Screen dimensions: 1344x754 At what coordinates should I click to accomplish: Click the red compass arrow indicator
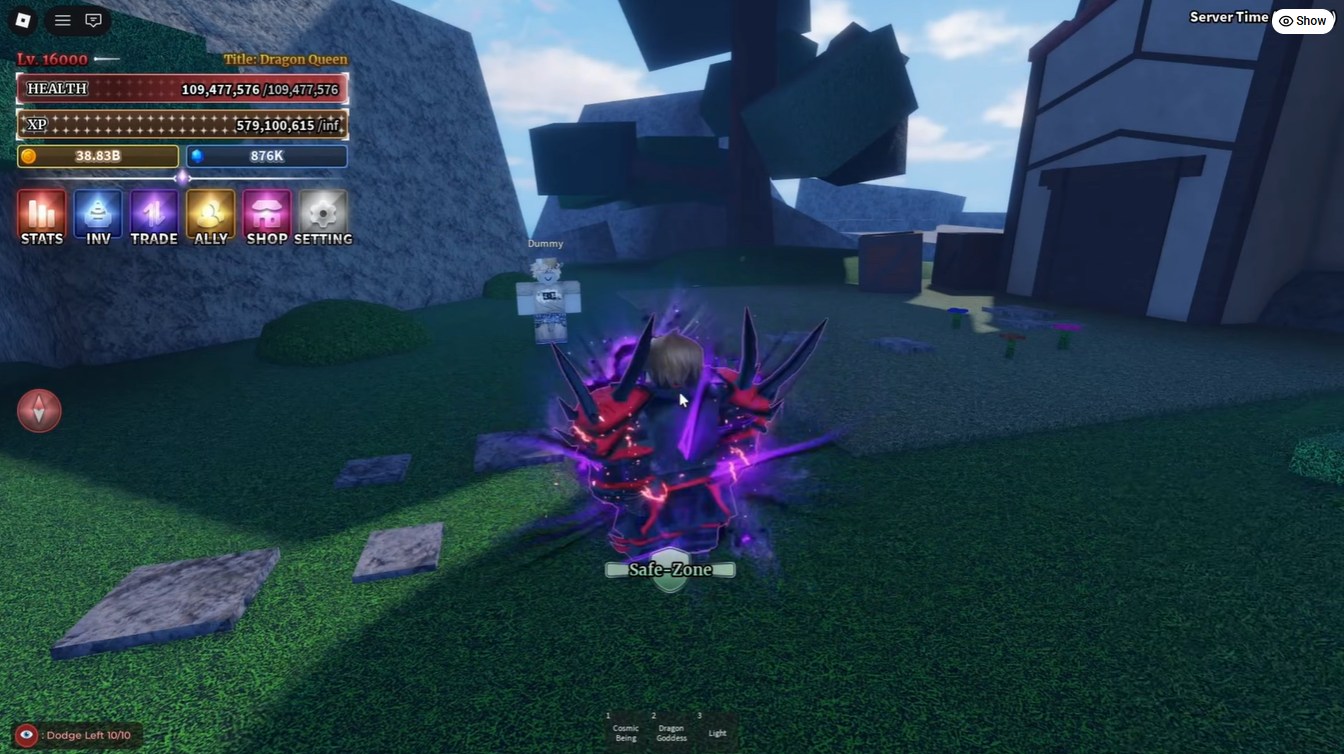point(39,410)
